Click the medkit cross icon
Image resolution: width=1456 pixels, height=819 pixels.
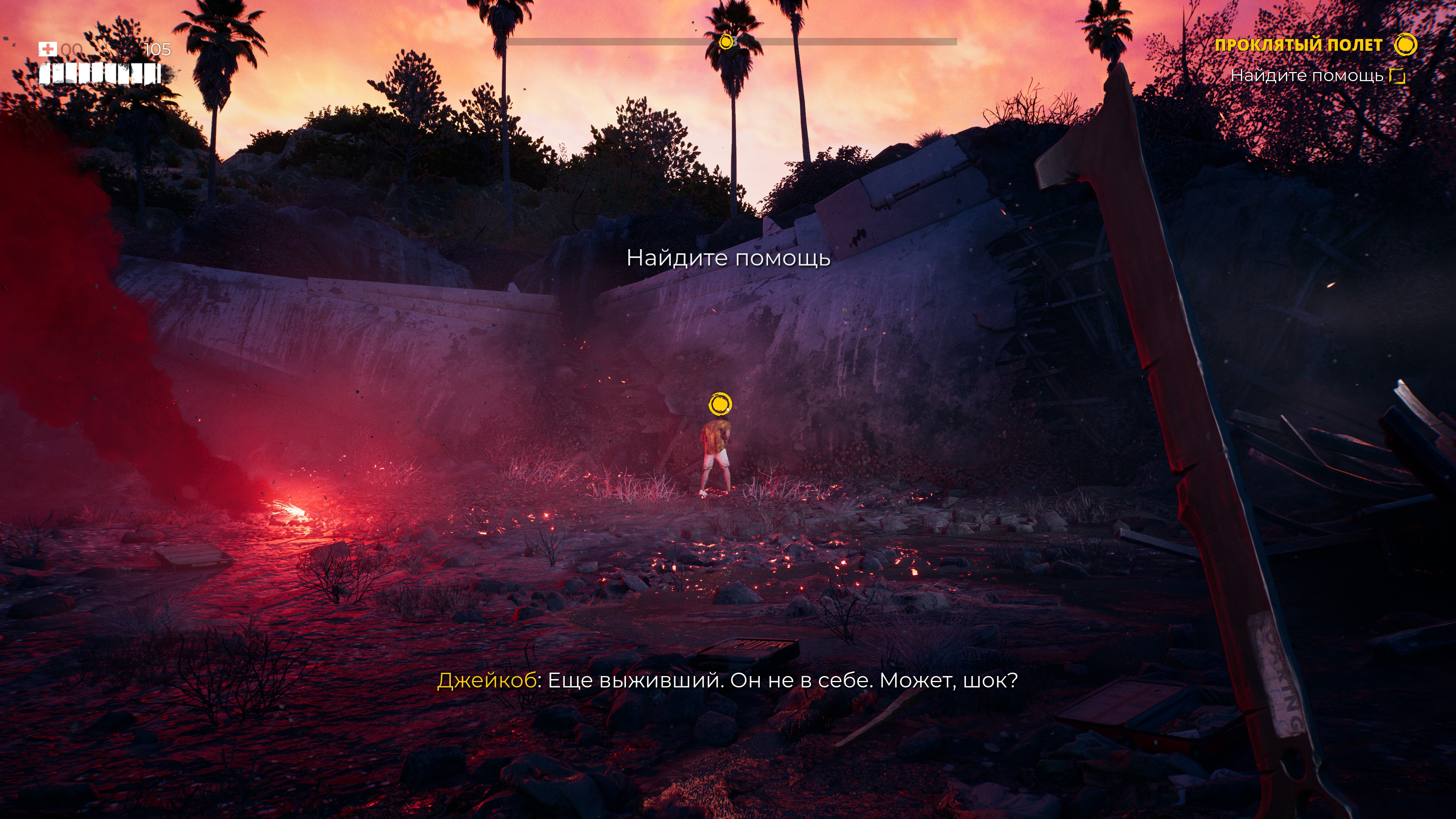pyautogui.click(x=47, y=49)
